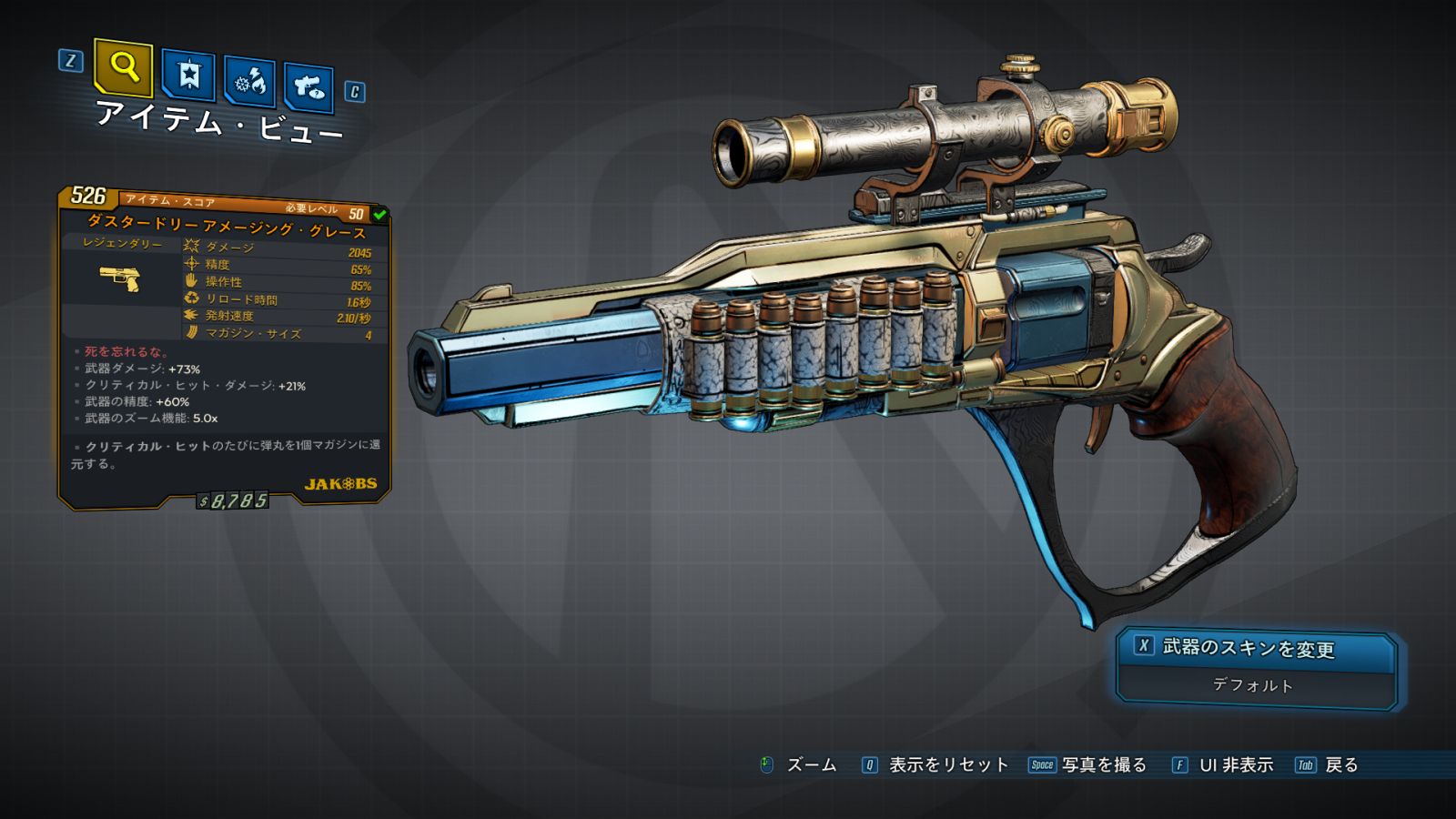Click the 表示をリセット option
1456x819 pixels.
tap(947, 765)
